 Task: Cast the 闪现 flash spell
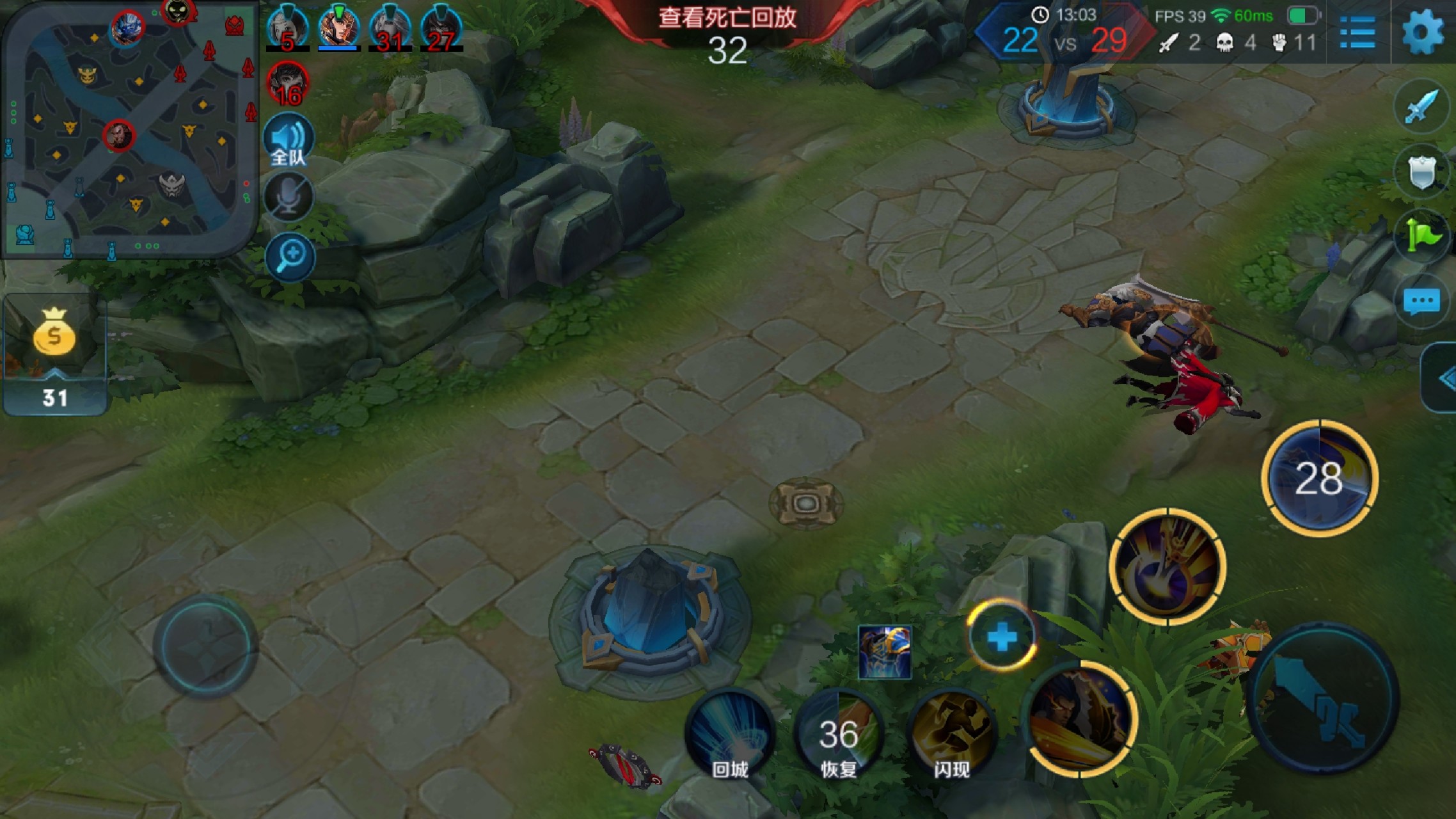point(951,734)
